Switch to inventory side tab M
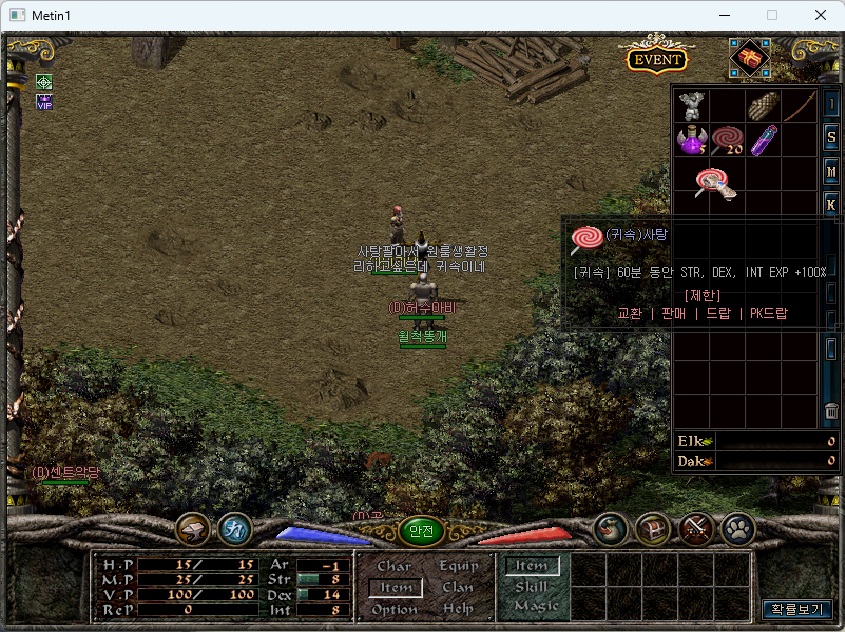This screenshot has width=845, height=632. pos(831,172)
